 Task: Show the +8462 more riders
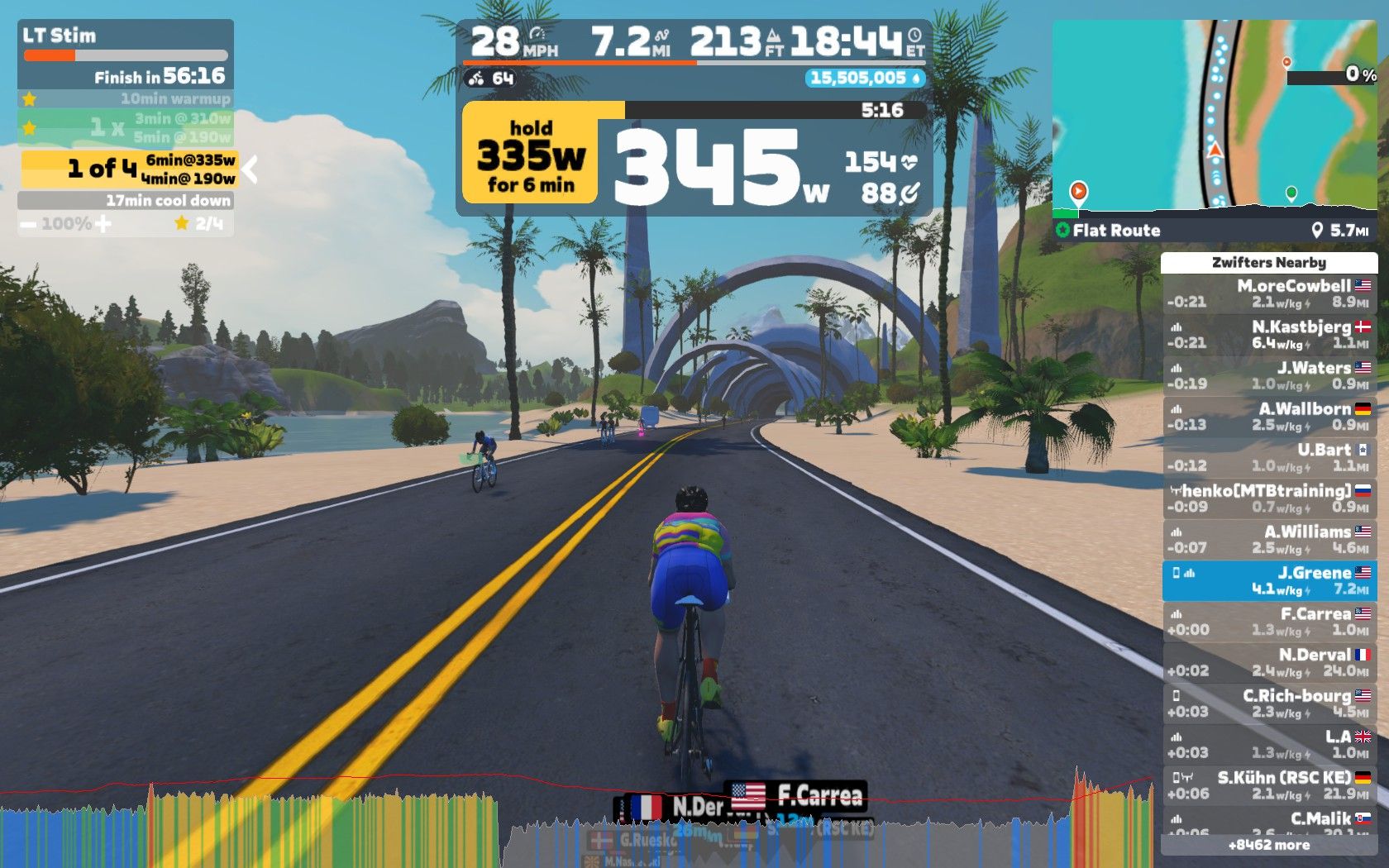tap(1269, 845)
